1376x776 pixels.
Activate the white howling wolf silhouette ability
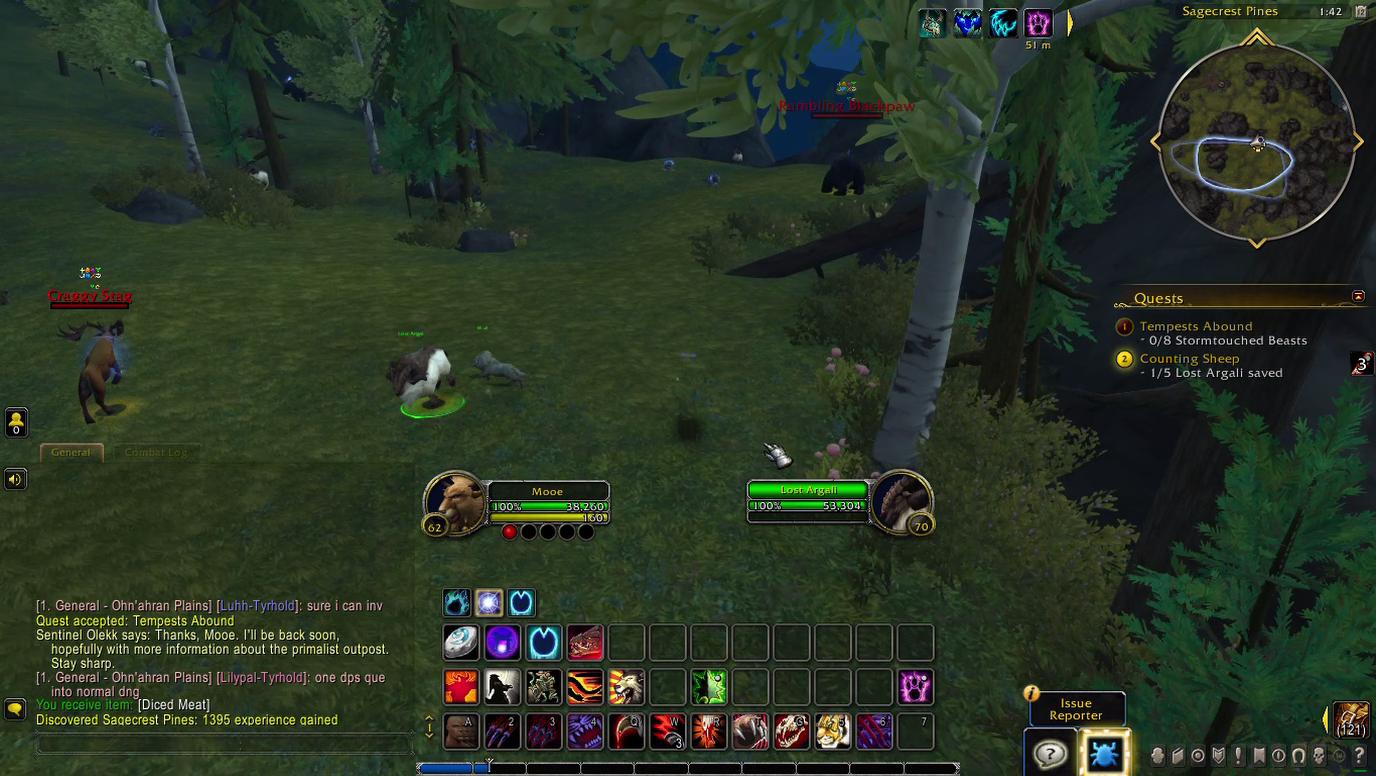click(503, 687)
